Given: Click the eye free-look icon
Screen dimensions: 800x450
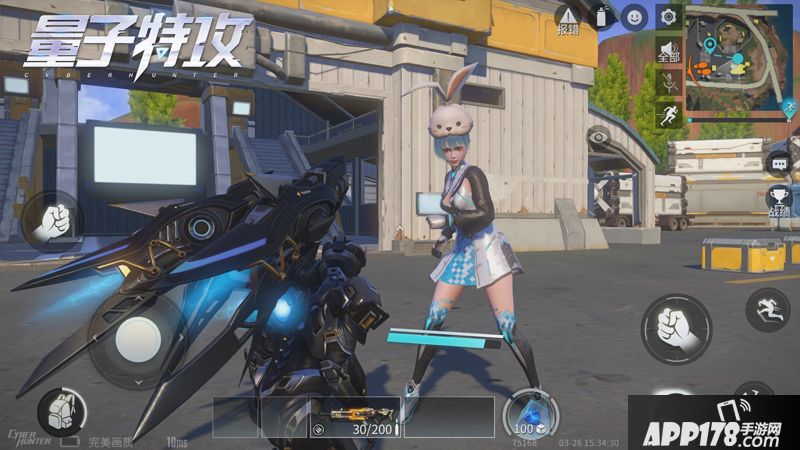Looking at the screenshot, I should pos(598,135).
